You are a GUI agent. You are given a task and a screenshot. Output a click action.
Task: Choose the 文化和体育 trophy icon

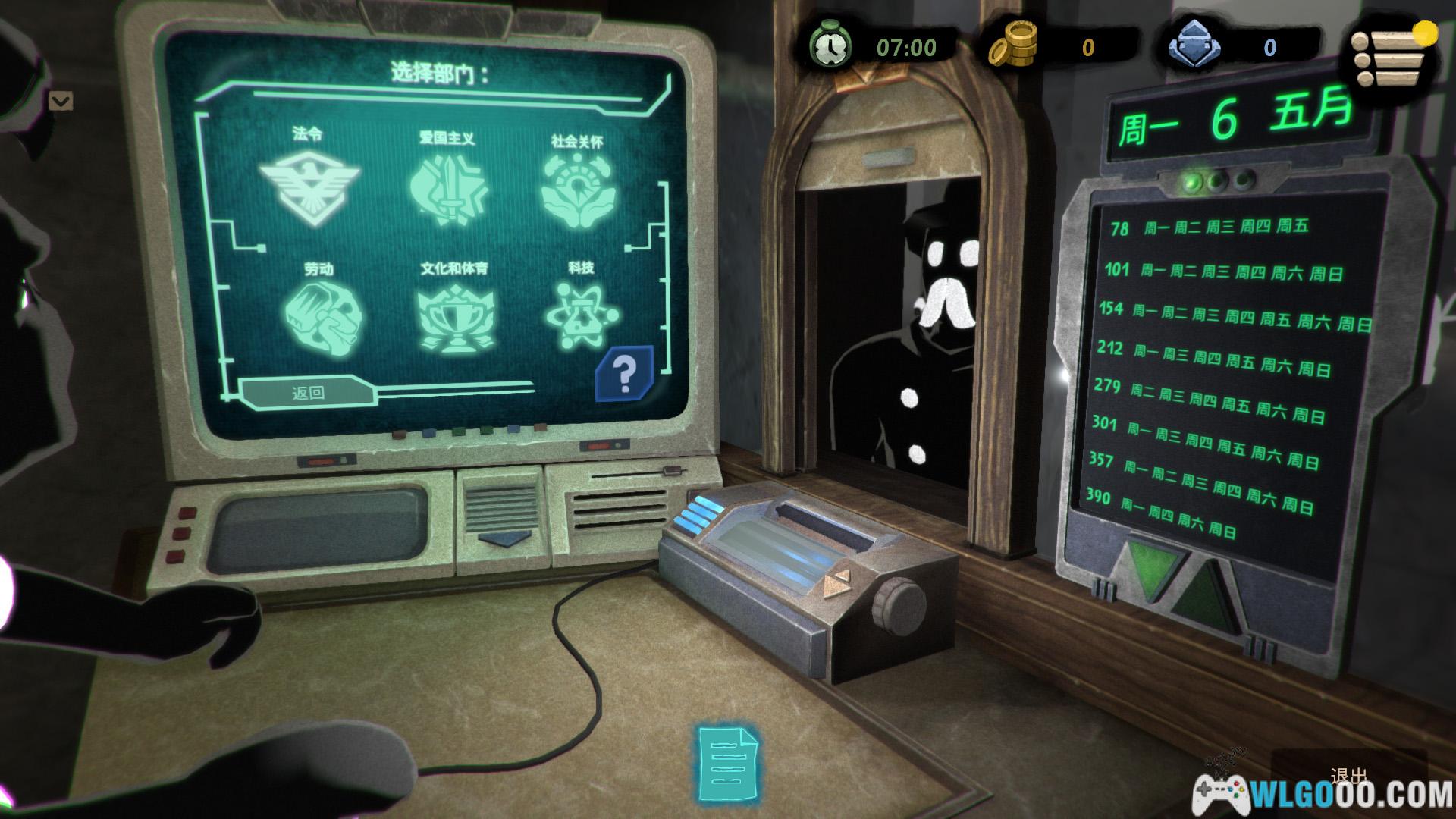click(x=453, y=318)
